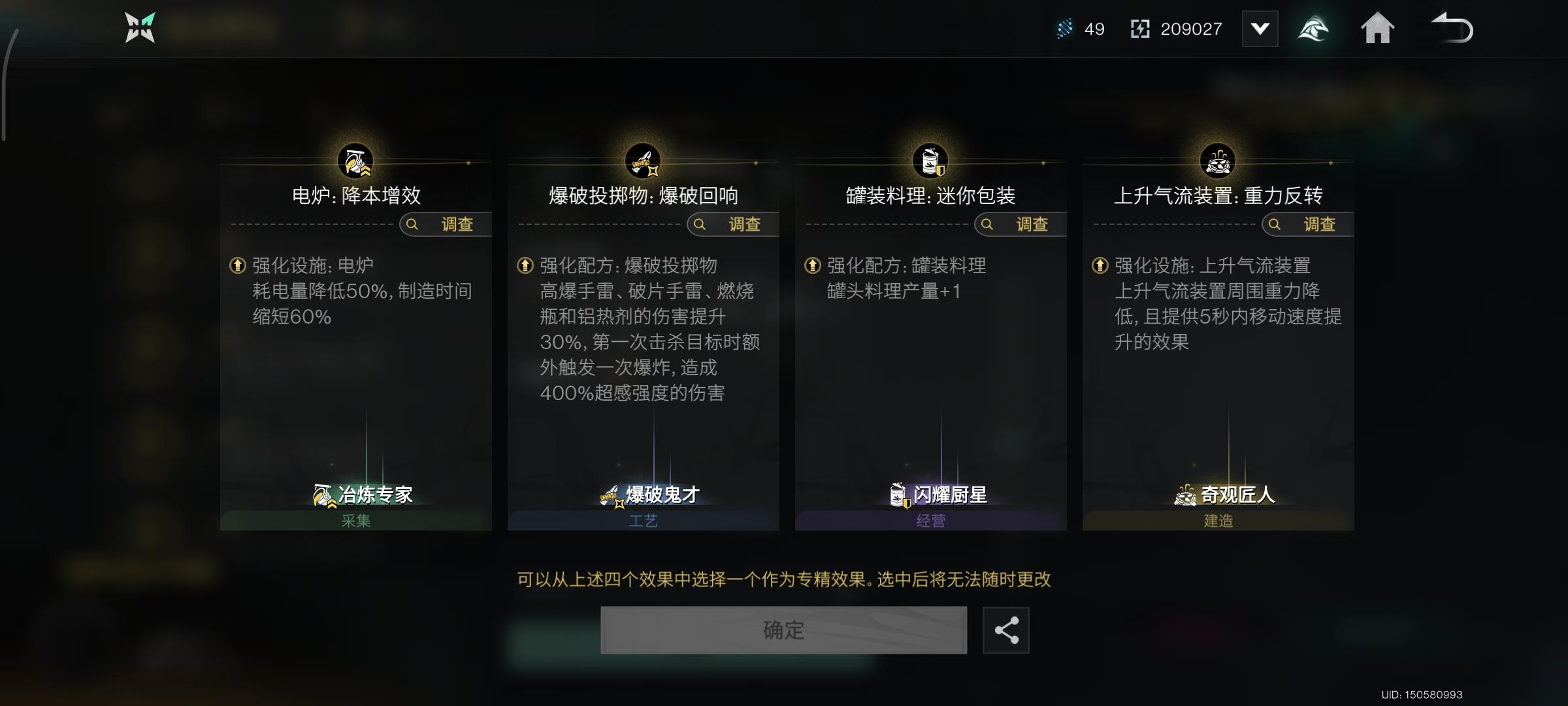The image size is (1568, 706).
Task: Click the energy icon next to 209027
Action: click(x=1141, y=29)
